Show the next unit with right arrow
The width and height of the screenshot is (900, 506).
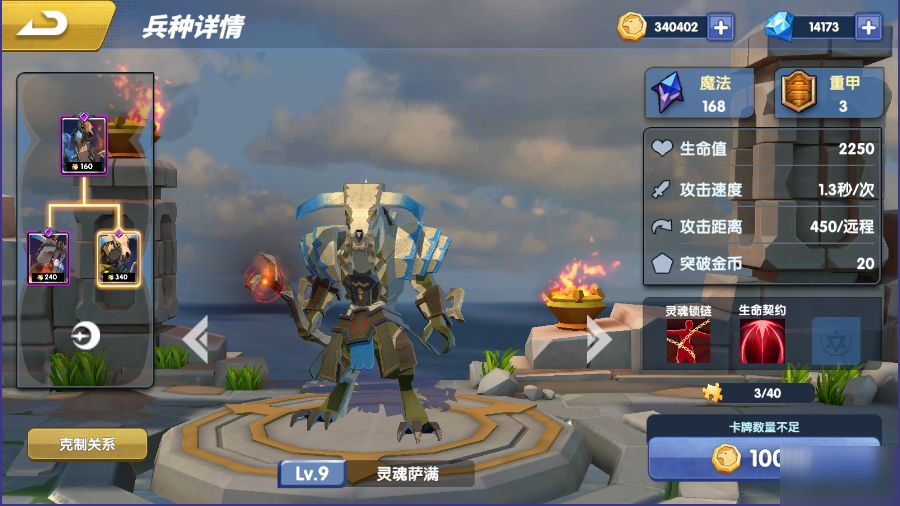tap(598, 340)
